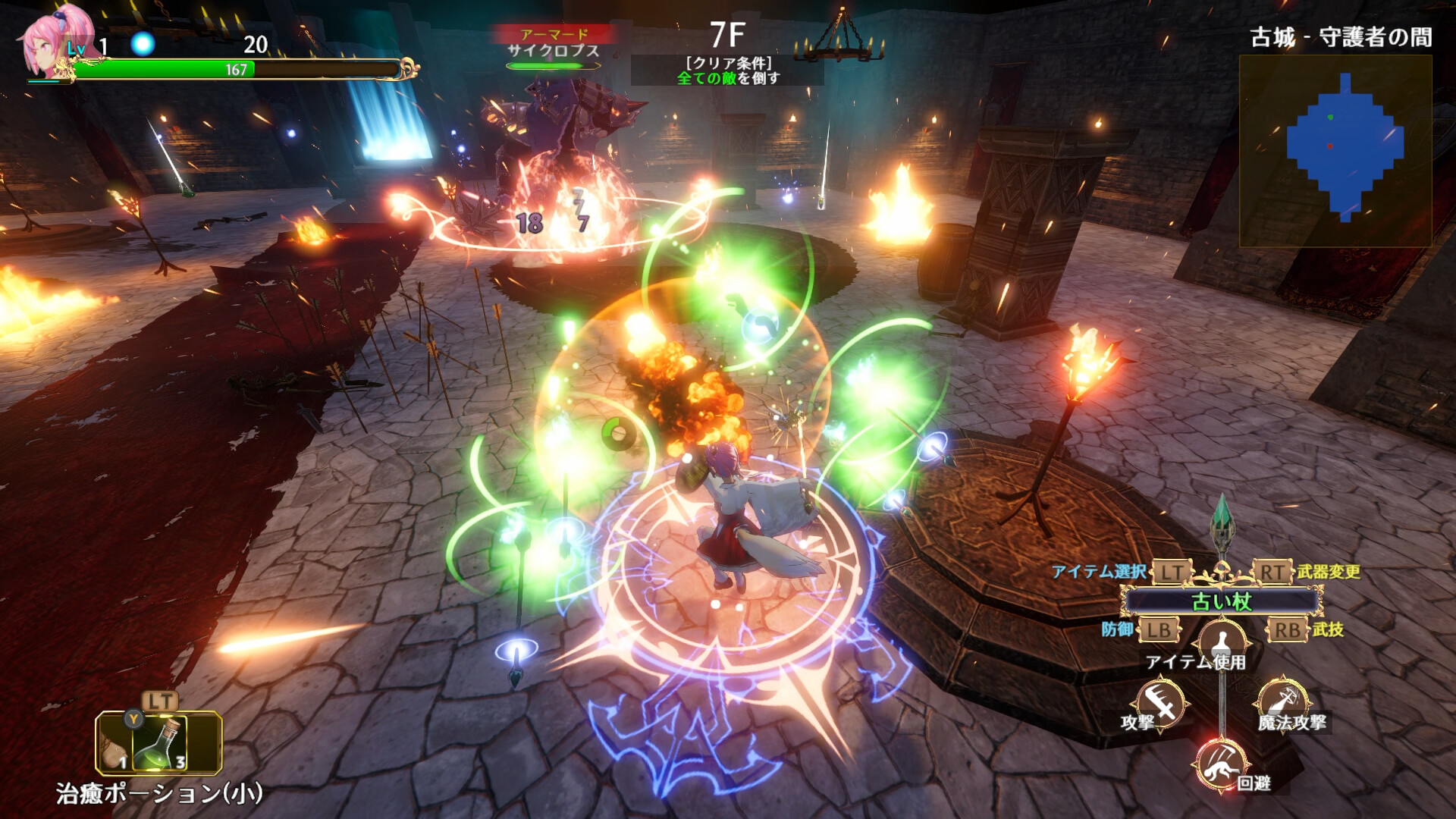Click the 全ての敵を倒す clear condition text

point(726,77)
